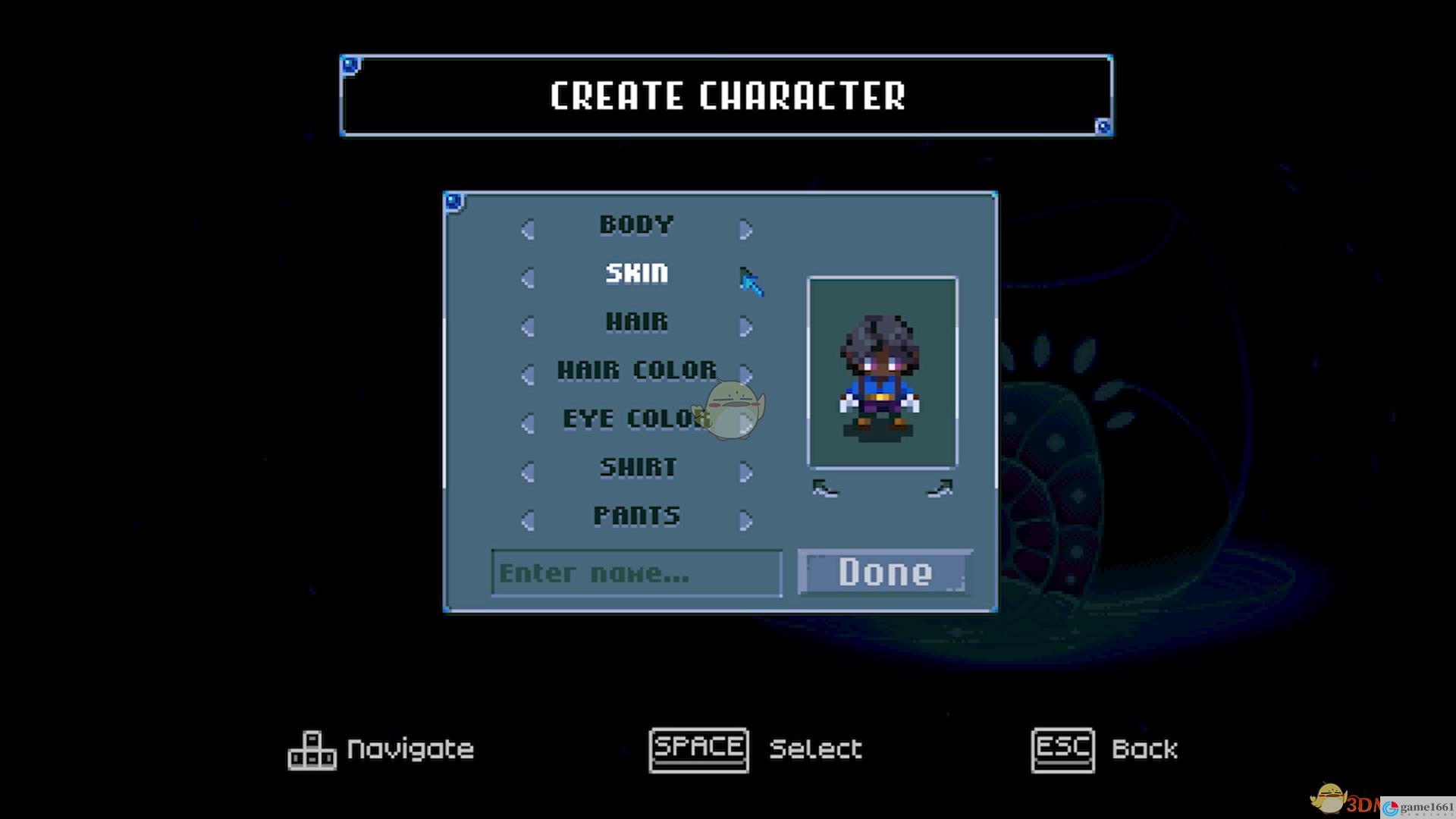Rotate character preview left
Image resolution: width=1456 pixels, height=819 pixels.
coord(825,489)
